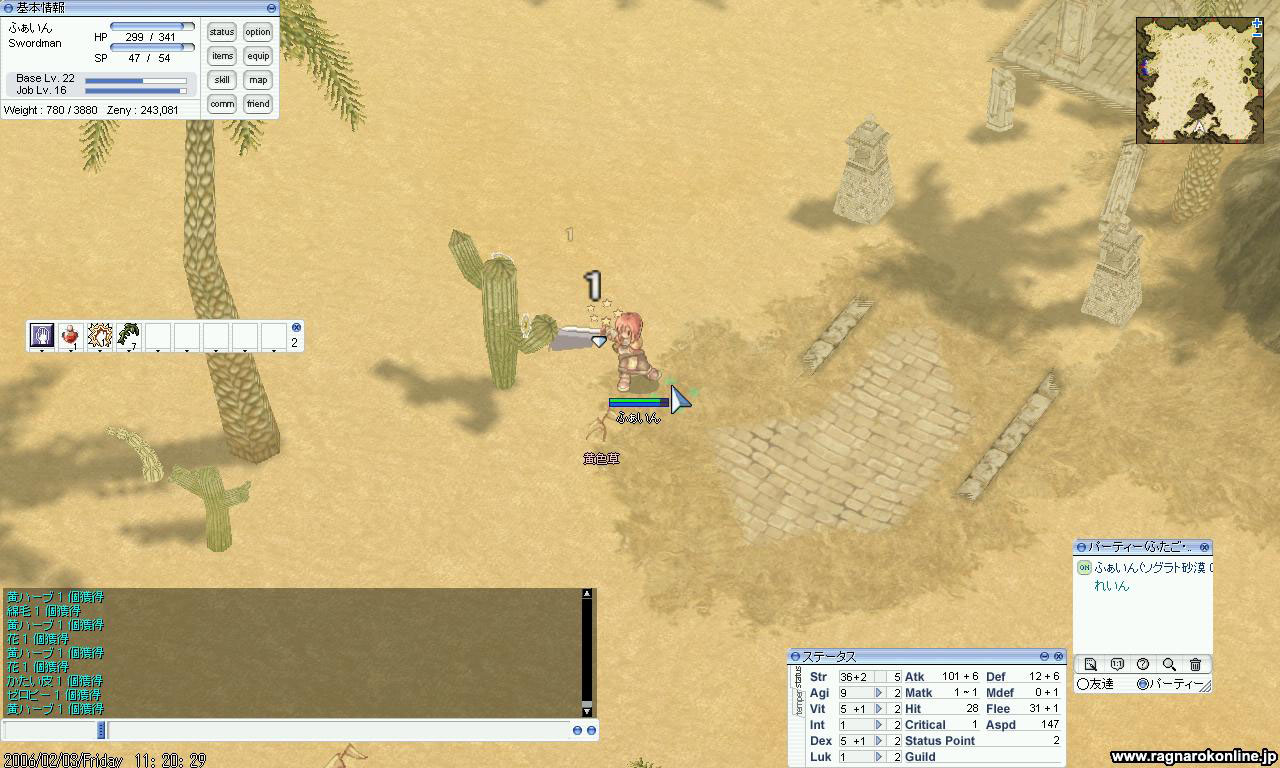Viewport: 1280px width, 768px height.
Task: Increase Vit using its arrow button
Action: [x=879, y=709]
